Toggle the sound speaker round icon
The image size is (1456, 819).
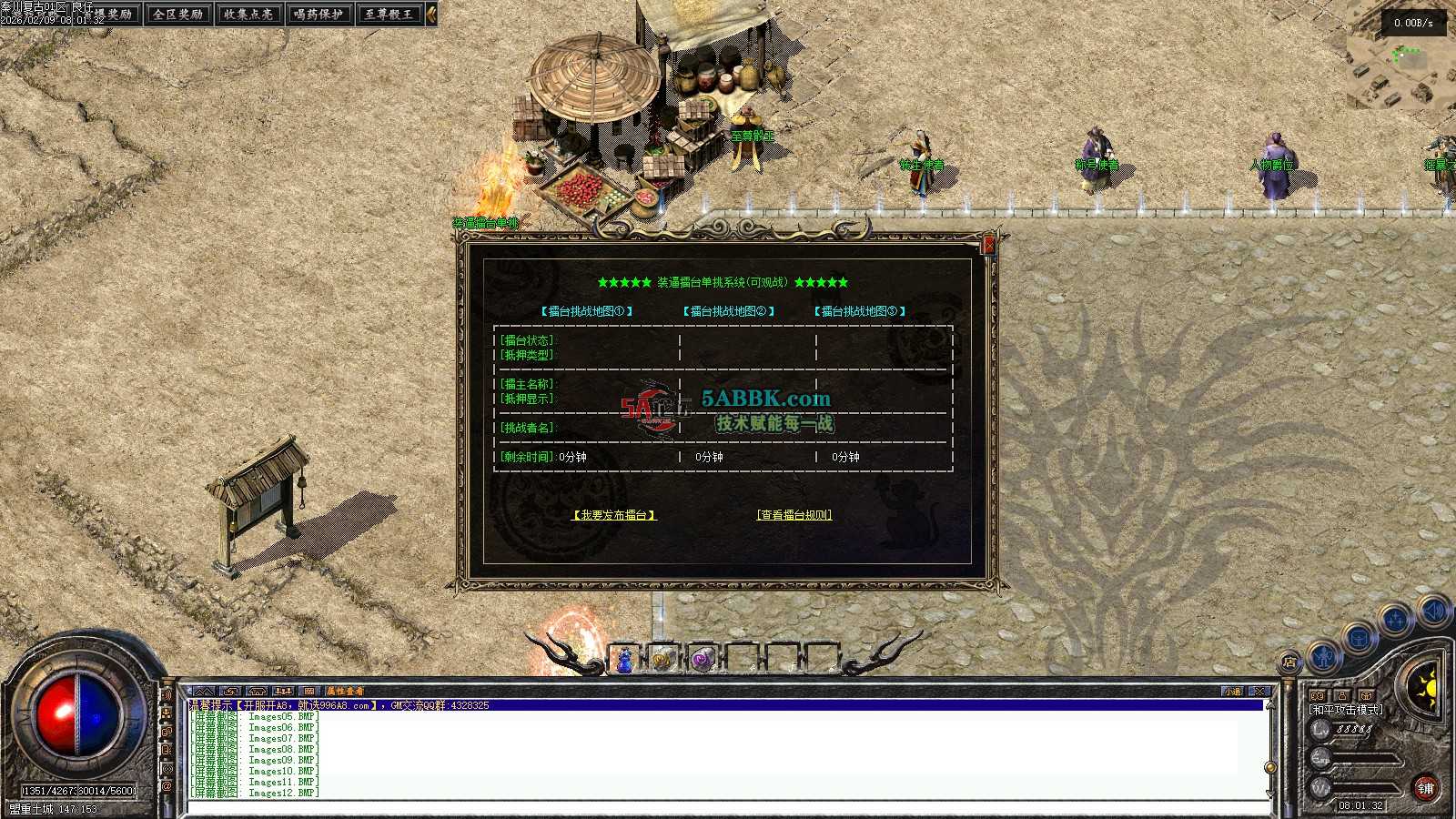pyautogui.click(x=1435, y=610)
